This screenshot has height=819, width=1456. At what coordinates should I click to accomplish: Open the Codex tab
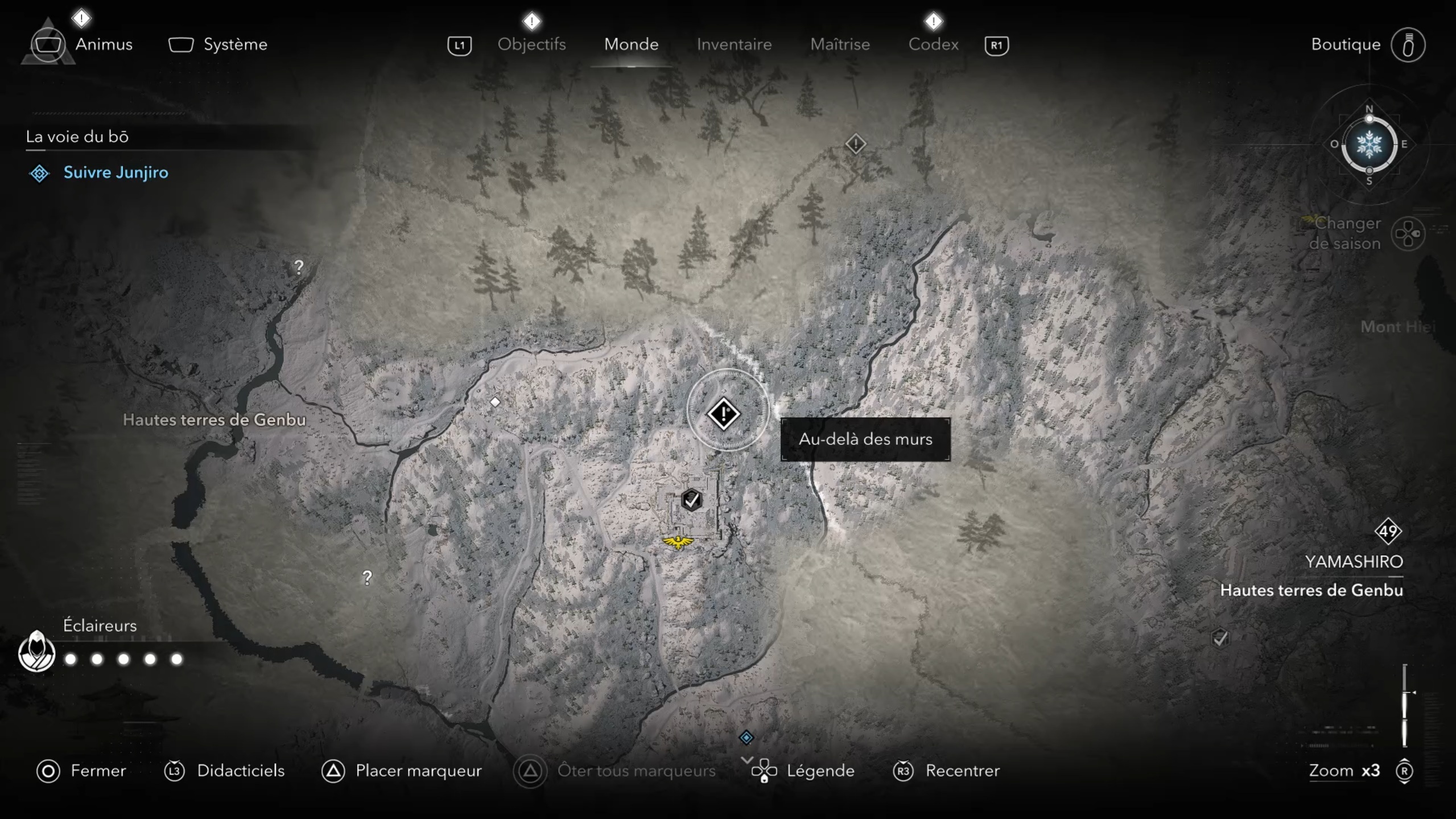click(933, 44)
